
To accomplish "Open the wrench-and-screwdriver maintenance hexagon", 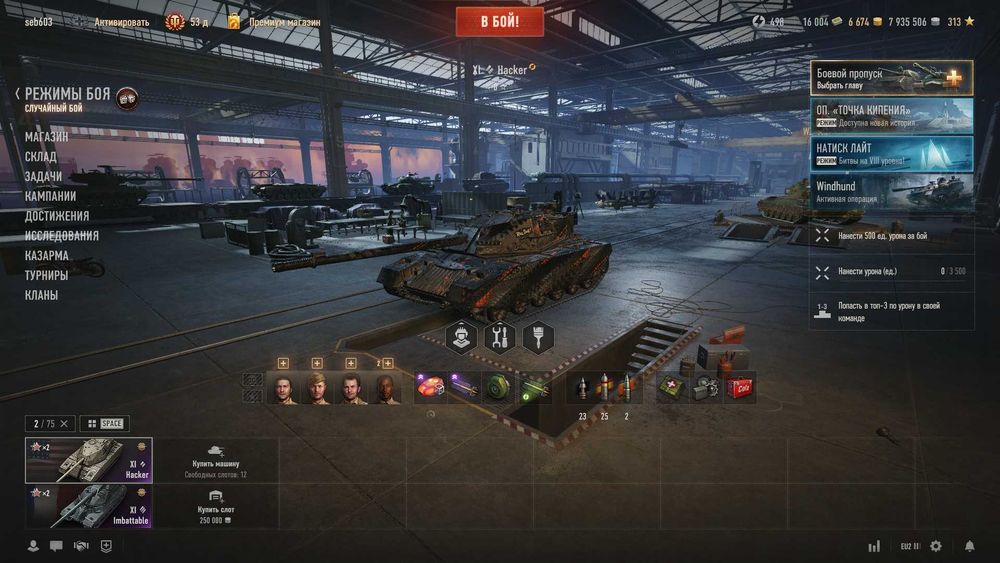I will click(x=499, y=337).
